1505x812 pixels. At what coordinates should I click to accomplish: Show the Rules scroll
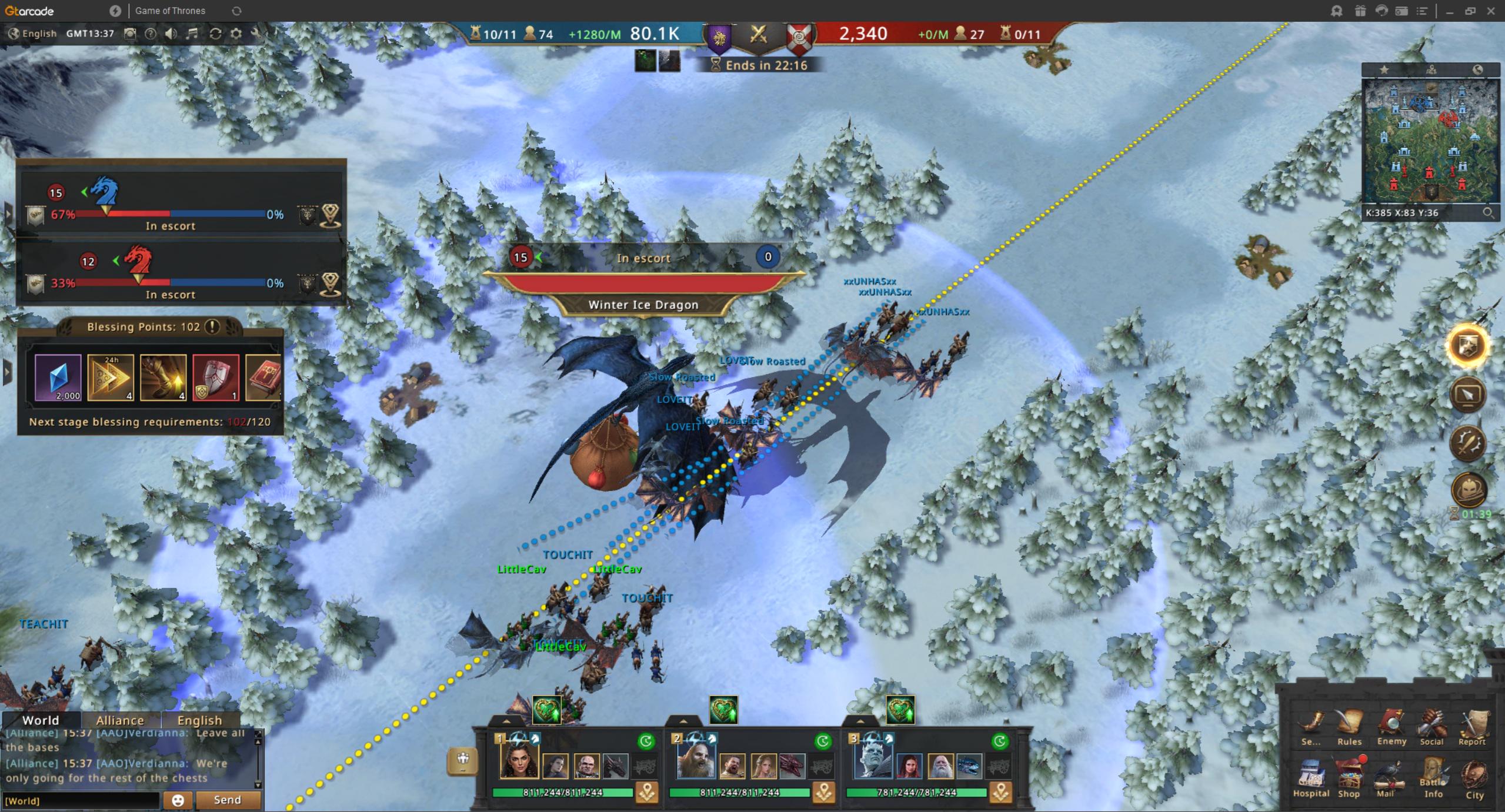[1349, 727]
